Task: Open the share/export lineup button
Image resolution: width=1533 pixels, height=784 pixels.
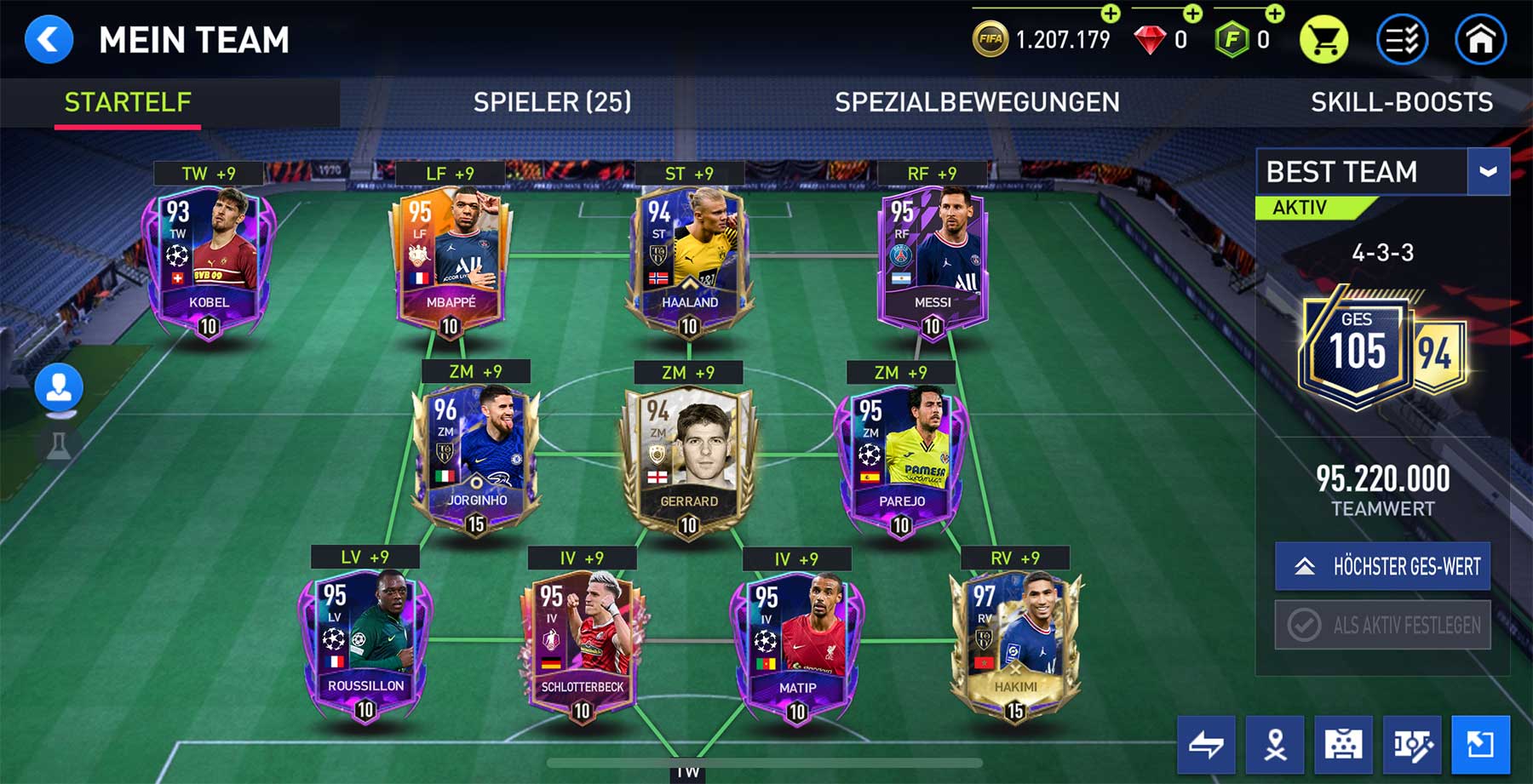Action: point(1480,745)
